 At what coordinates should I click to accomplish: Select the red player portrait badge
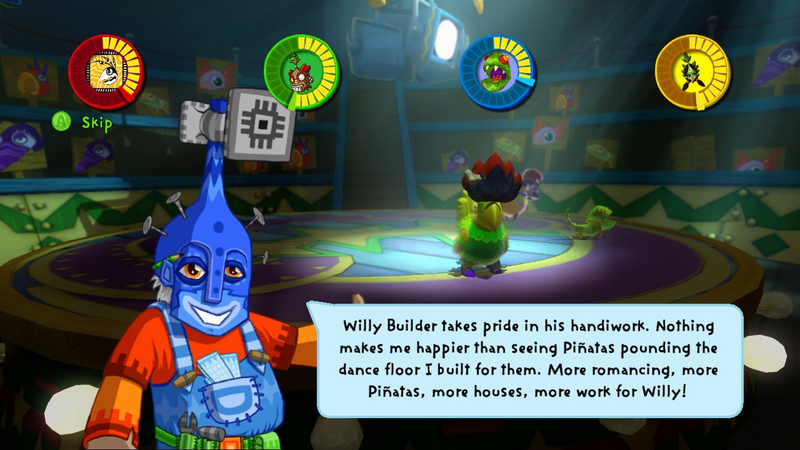pos(106,72)
